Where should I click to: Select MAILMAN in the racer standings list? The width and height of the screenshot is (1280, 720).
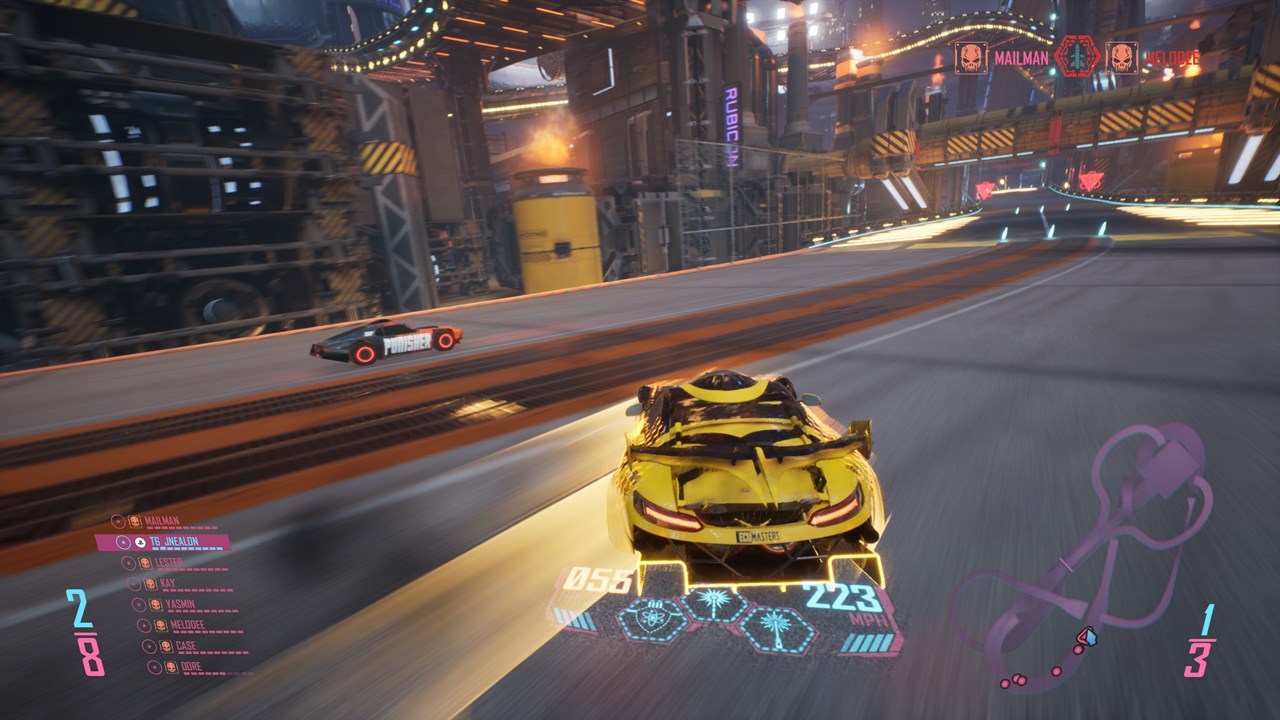pos(161,521)
